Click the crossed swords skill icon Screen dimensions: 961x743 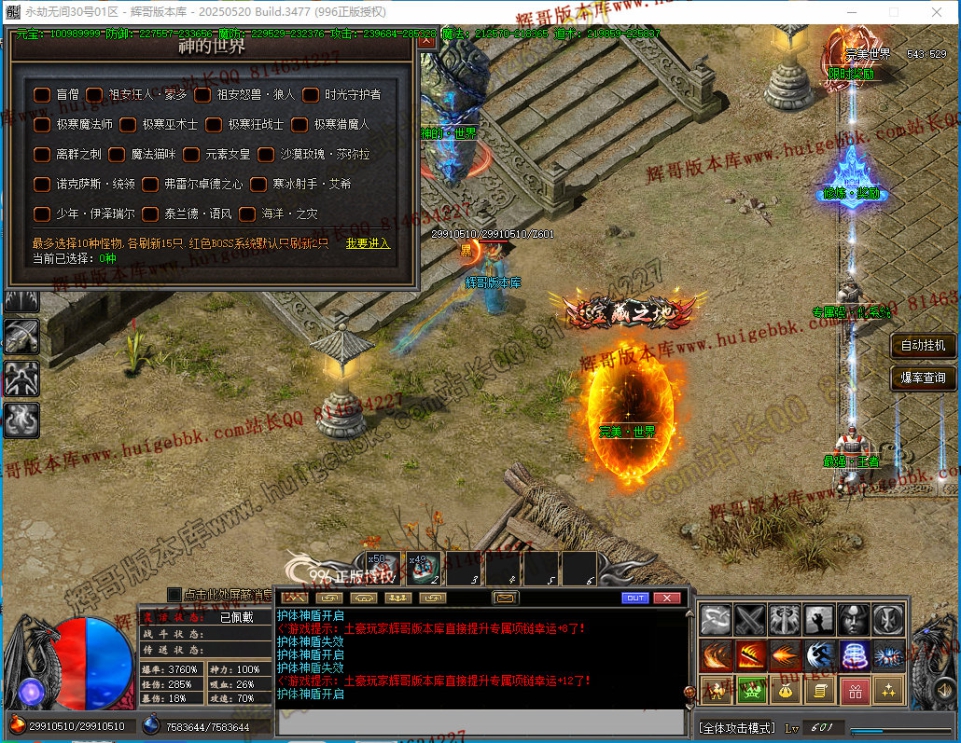(750, 620)
